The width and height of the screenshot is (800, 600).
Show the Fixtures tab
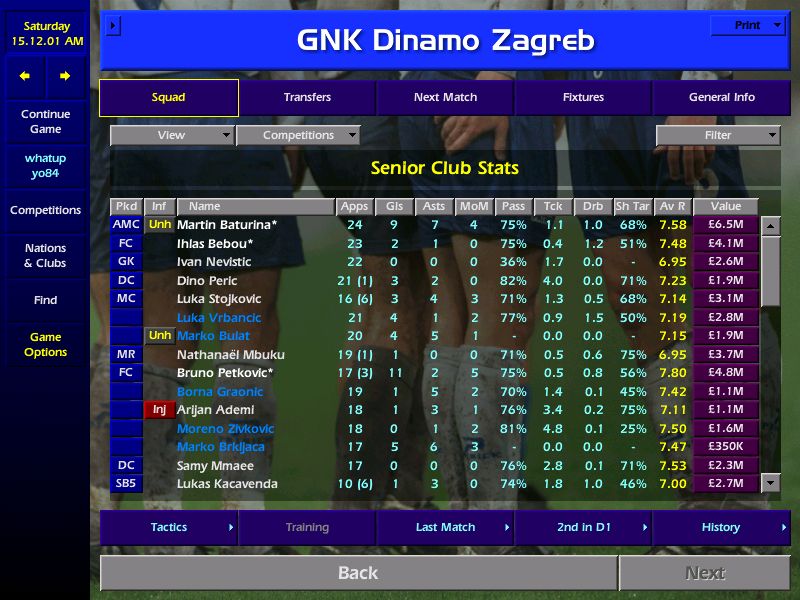(583, 98)
